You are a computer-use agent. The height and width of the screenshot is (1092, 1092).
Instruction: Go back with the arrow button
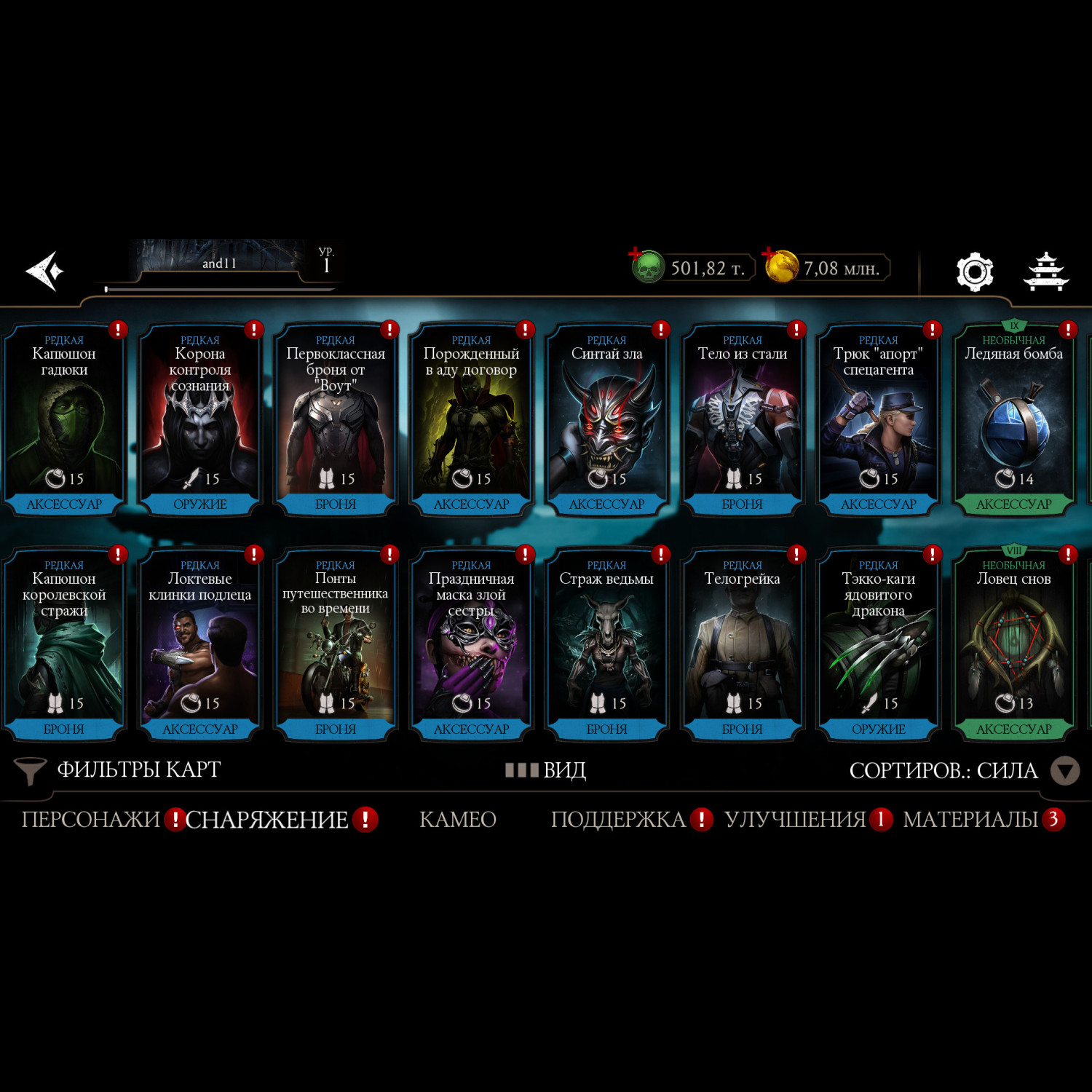tap(45, 271)
